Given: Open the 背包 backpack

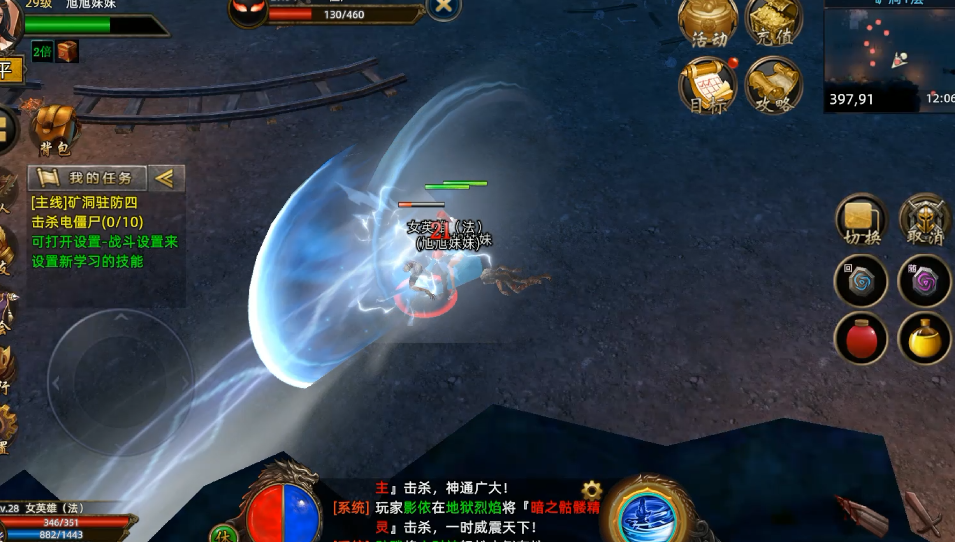Looking at the screenshot, I should [55, 130].
